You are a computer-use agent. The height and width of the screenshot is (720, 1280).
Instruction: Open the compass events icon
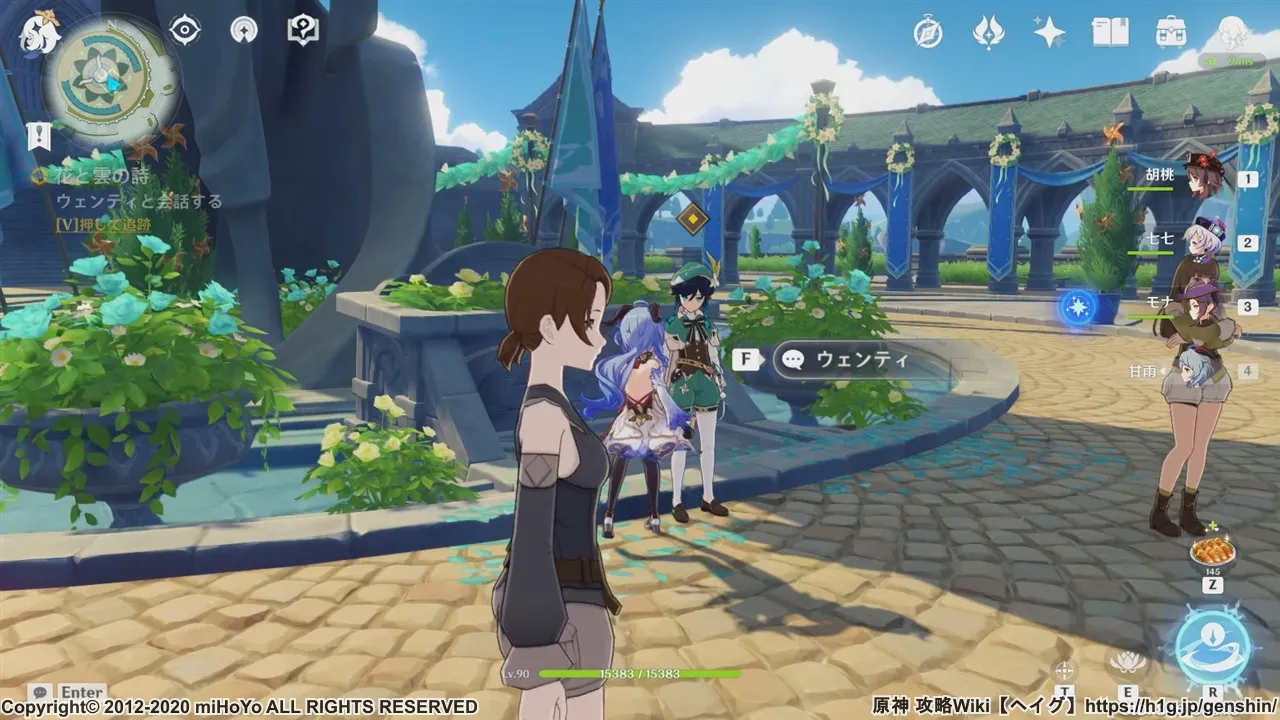[x=928, y=33]
